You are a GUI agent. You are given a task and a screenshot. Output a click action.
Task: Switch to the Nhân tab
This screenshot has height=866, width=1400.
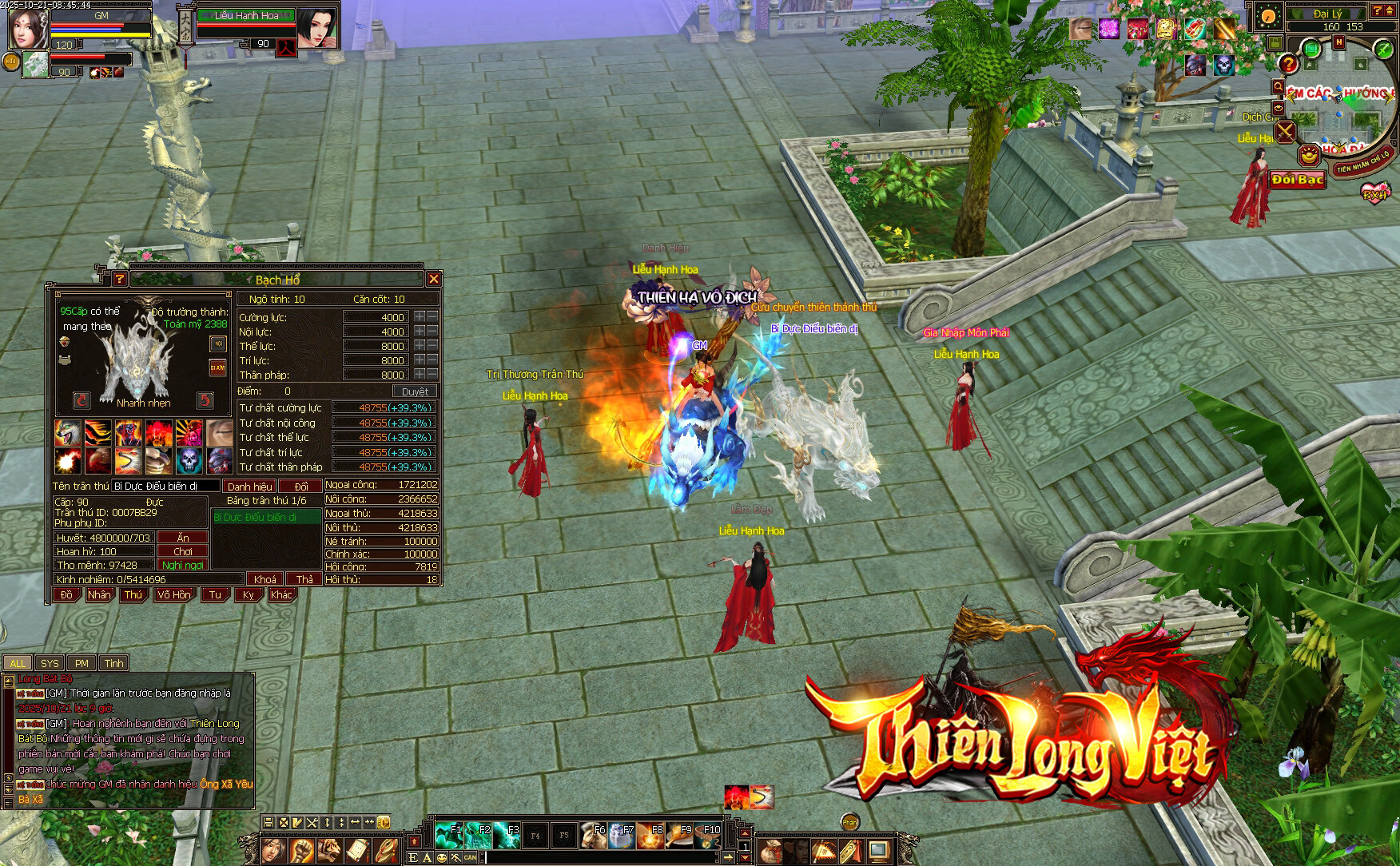[99, 595]
